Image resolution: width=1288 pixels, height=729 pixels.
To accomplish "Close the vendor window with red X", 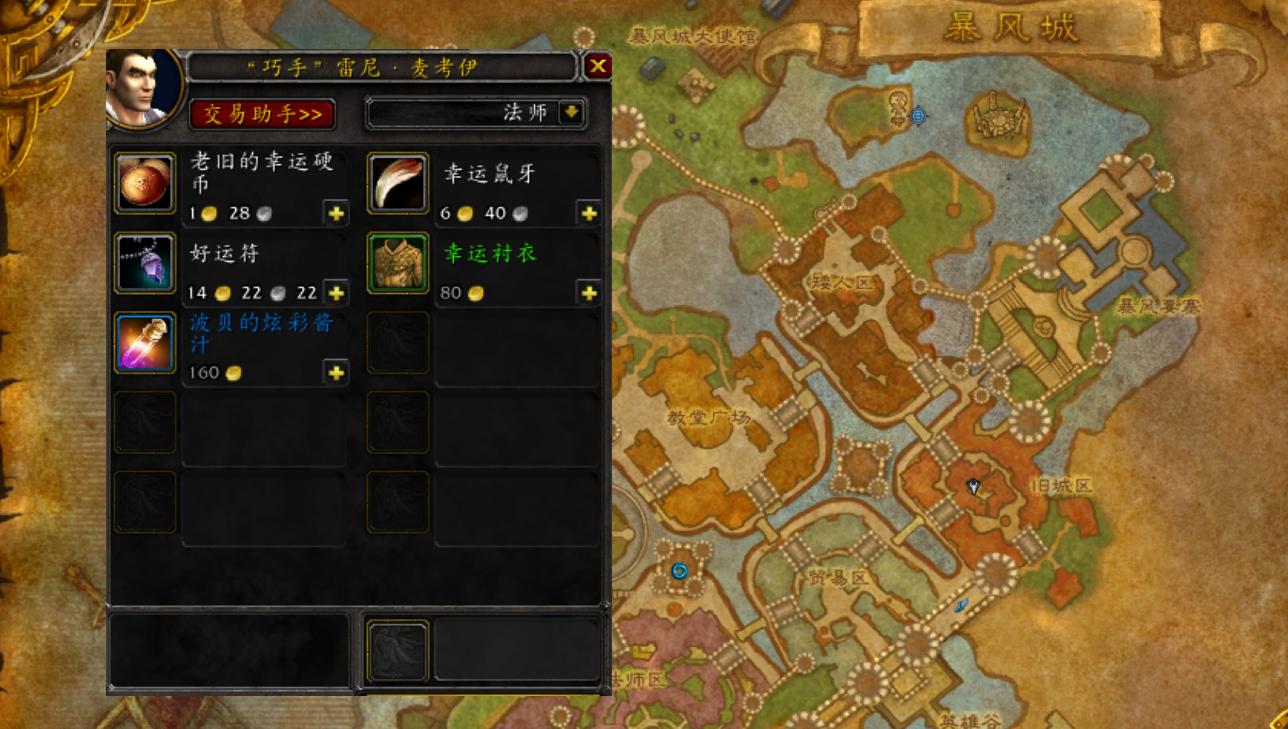I will (x=597, y=66).
